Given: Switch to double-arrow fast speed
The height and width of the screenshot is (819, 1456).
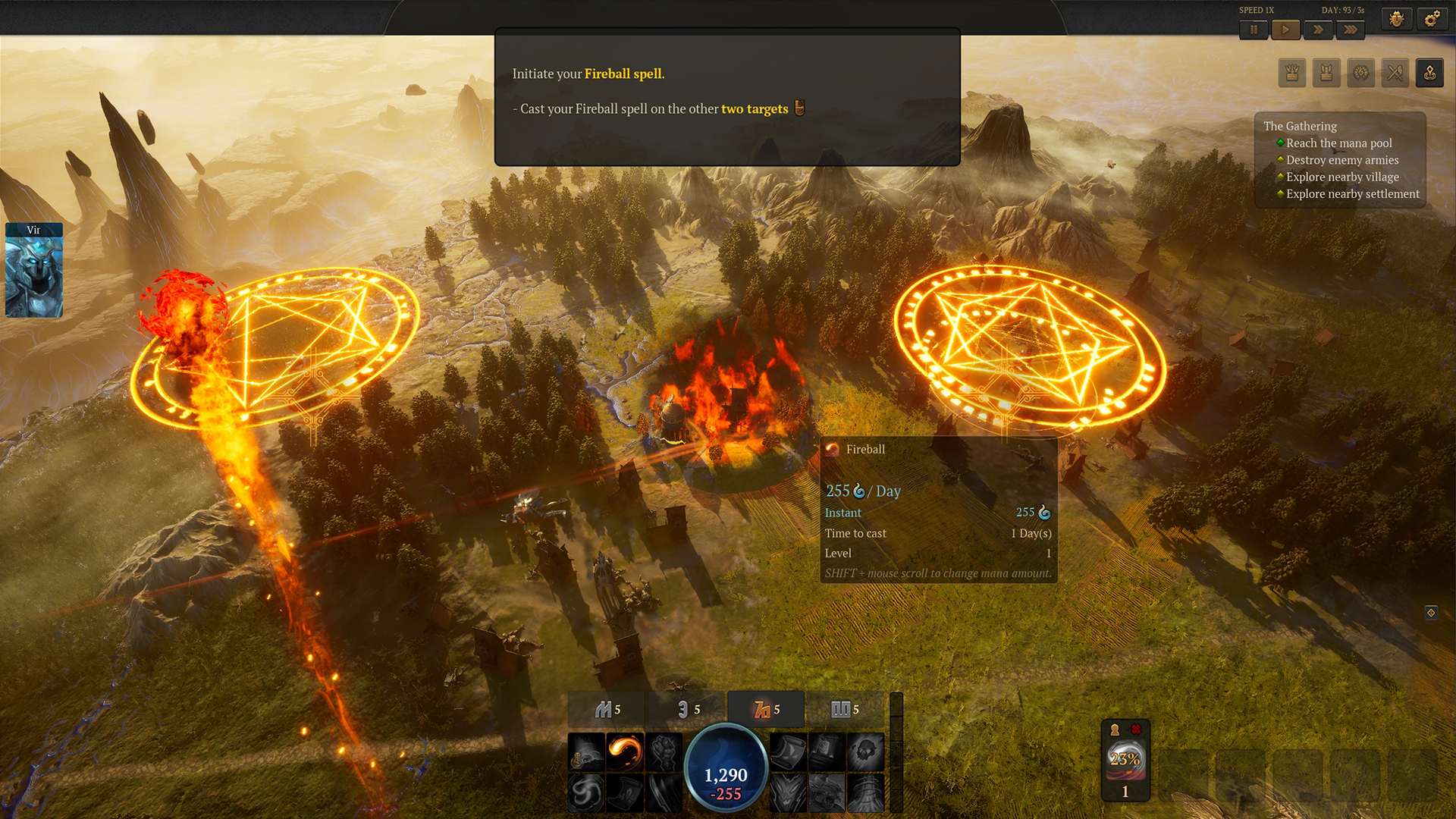Looking at the screenshot, I should (x=1318, y=30).
